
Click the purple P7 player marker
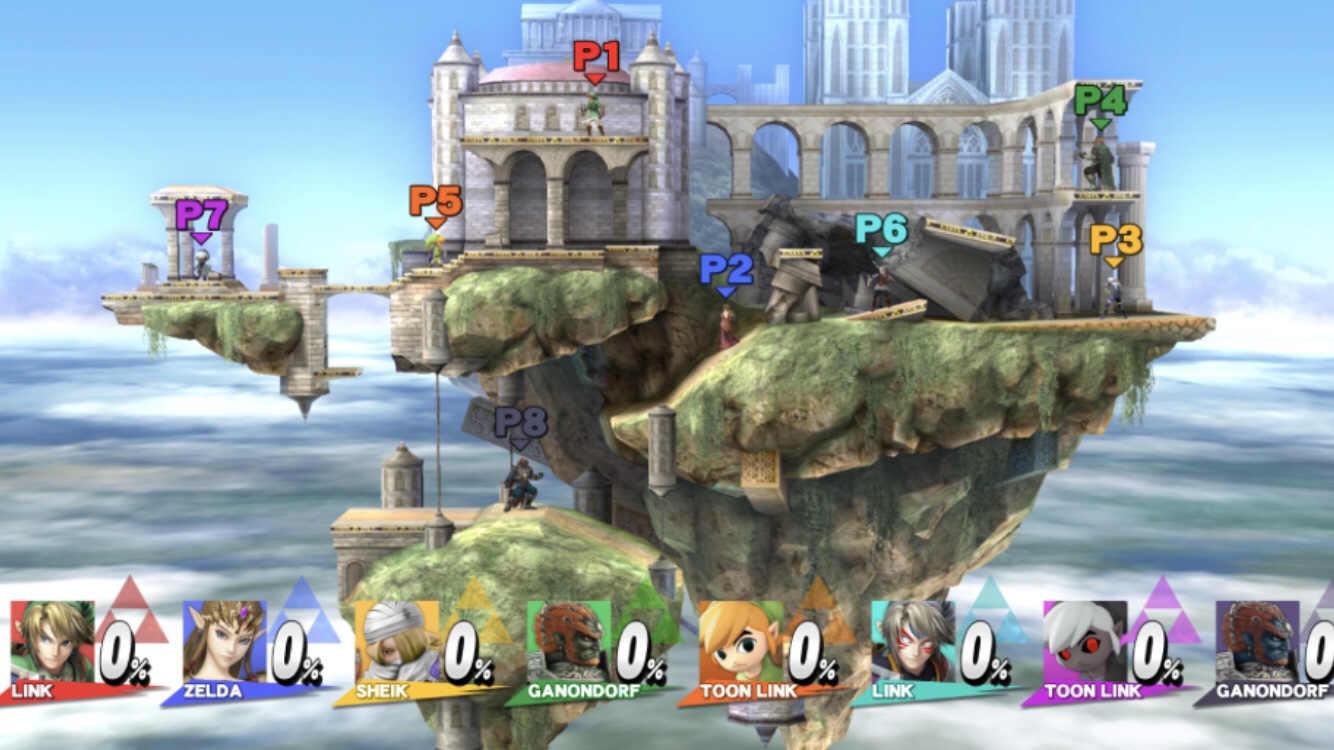pos(202,217)
